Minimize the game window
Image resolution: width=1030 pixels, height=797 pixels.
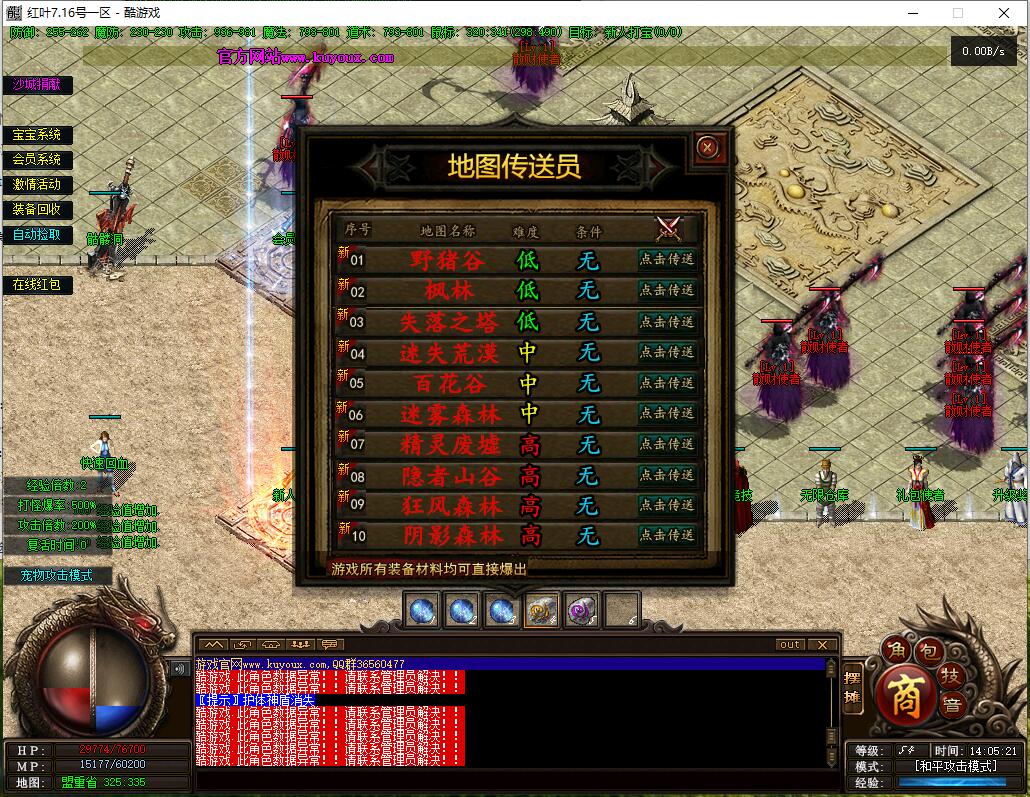click(914, 13)
